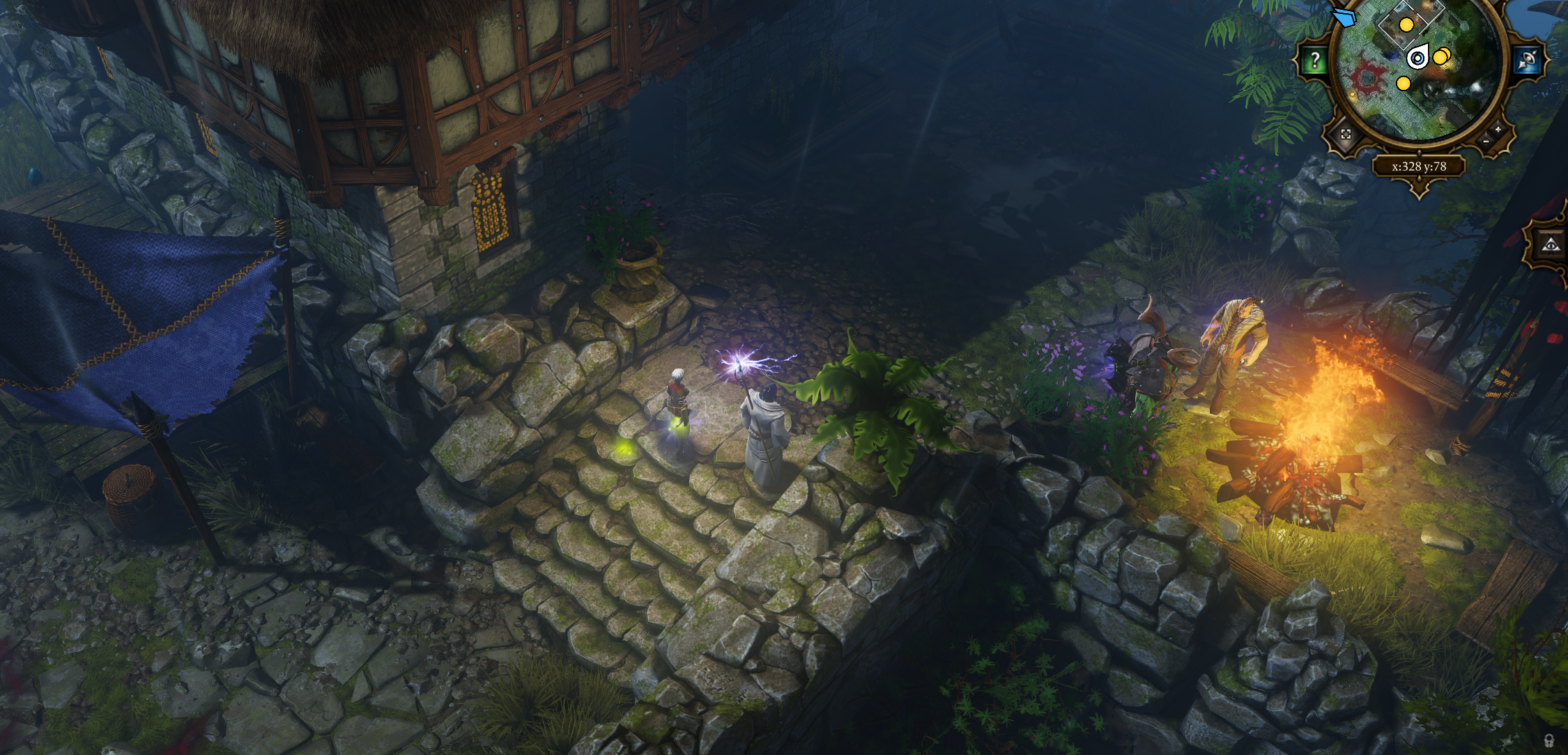Image resolution: width=1568 pixels, height=755 pixels.
Task: Zoom out the minimap with minus button
Action: tap(1486, 141)
